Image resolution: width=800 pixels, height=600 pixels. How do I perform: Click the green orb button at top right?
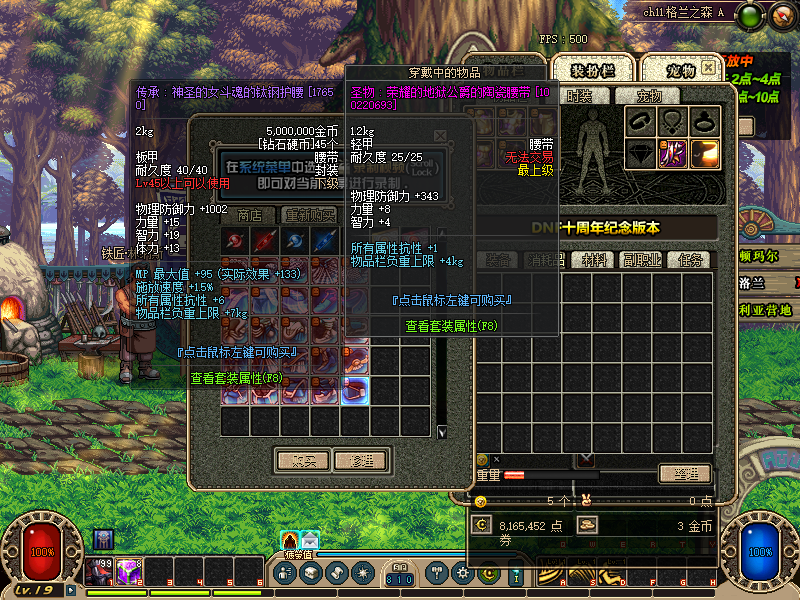(752, 14)
